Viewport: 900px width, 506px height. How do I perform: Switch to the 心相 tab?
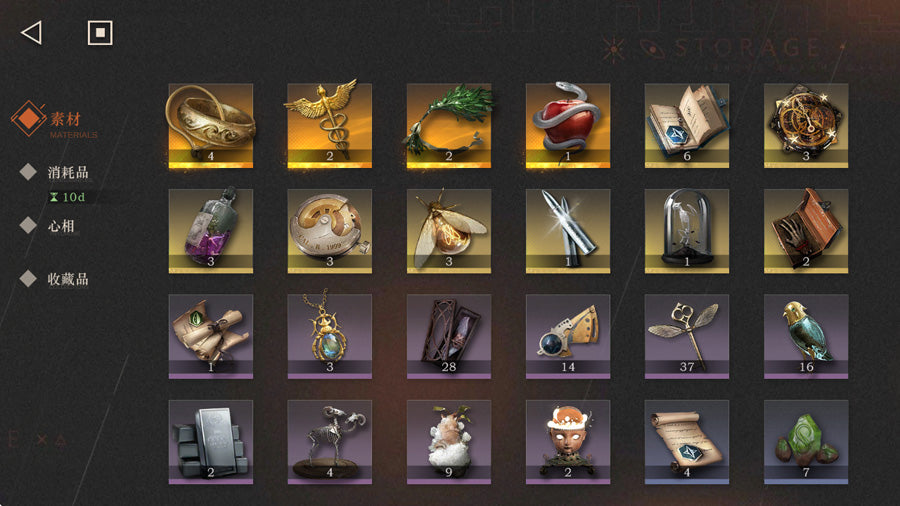pos(61,226)
